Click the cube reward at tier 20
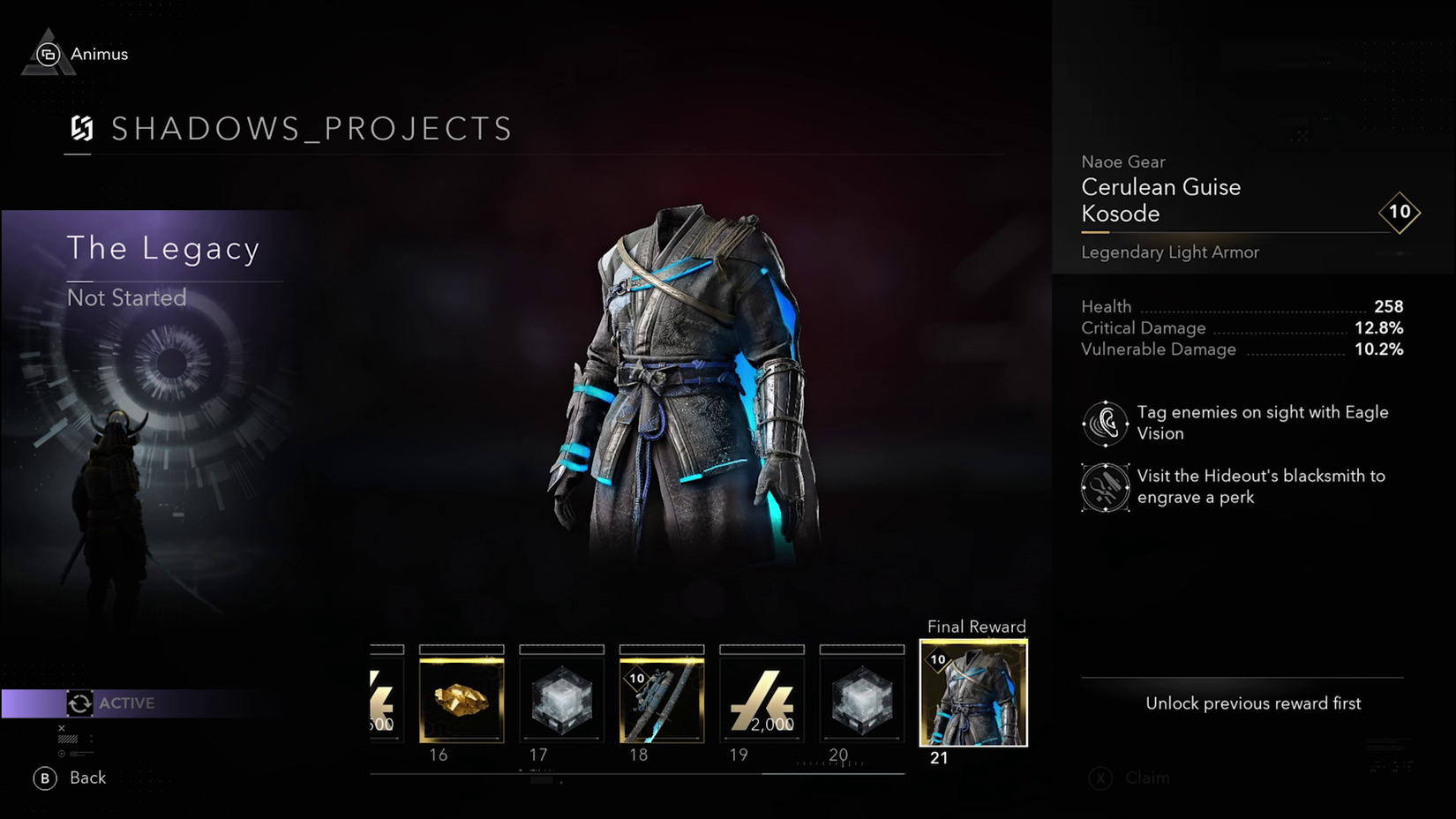1456x819 pixels. point(861,697)
